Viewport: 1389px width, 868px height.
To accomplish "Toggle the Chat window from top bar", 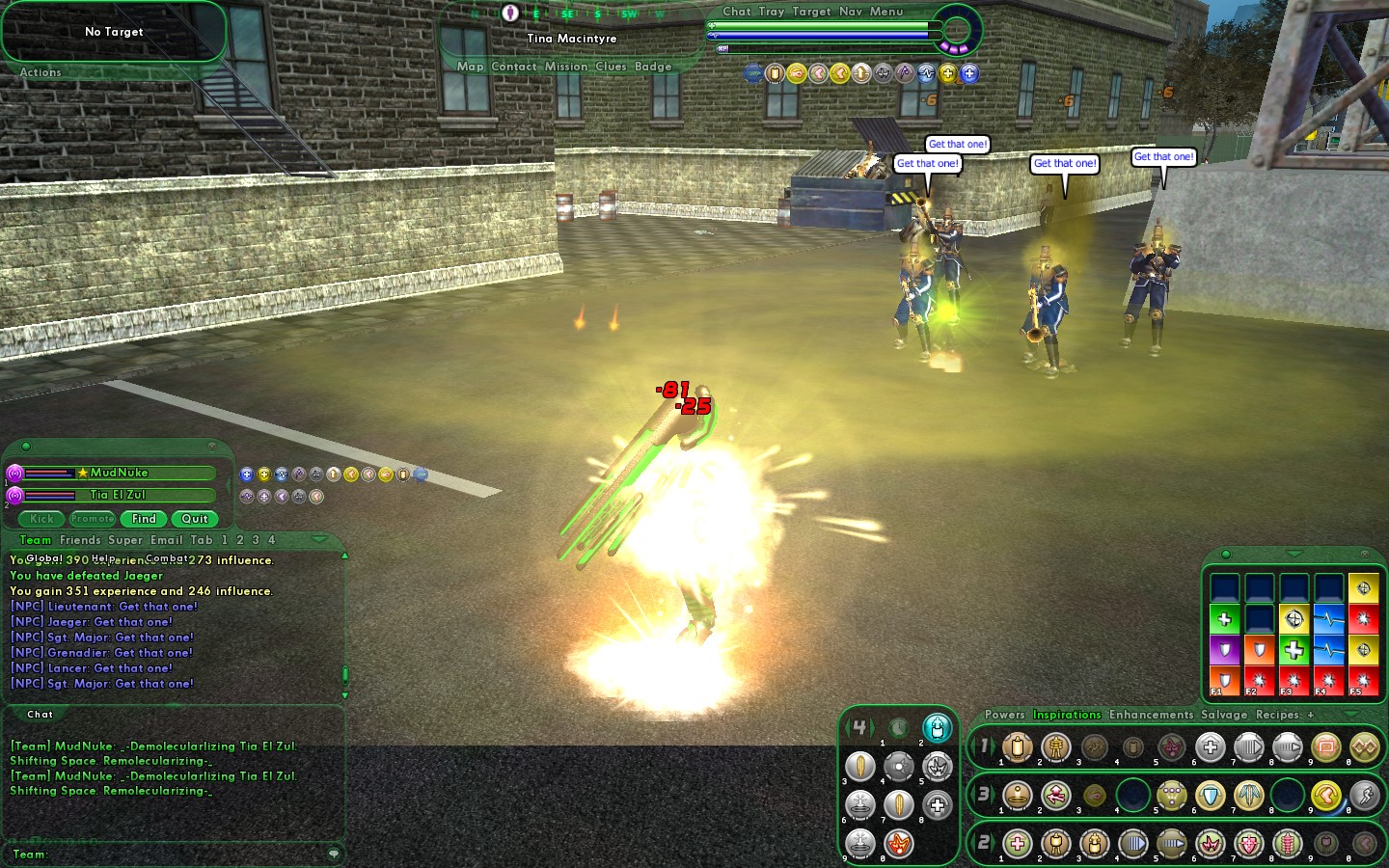I will click(736, 12).
